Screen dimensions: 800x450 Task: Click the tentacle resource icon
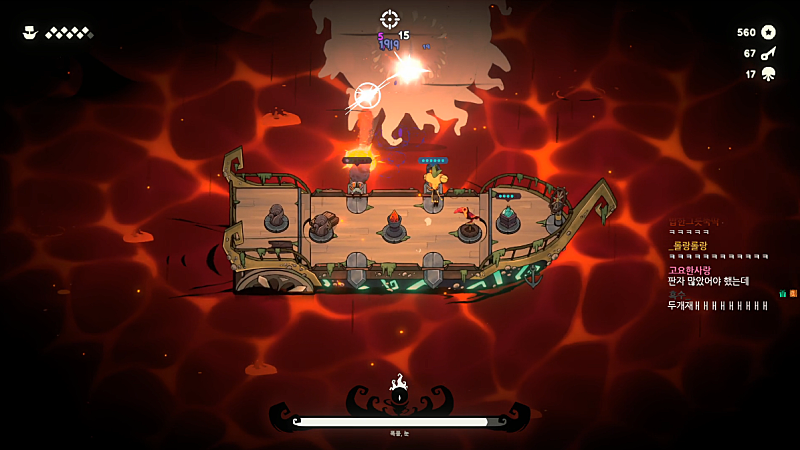coord(768,74)
